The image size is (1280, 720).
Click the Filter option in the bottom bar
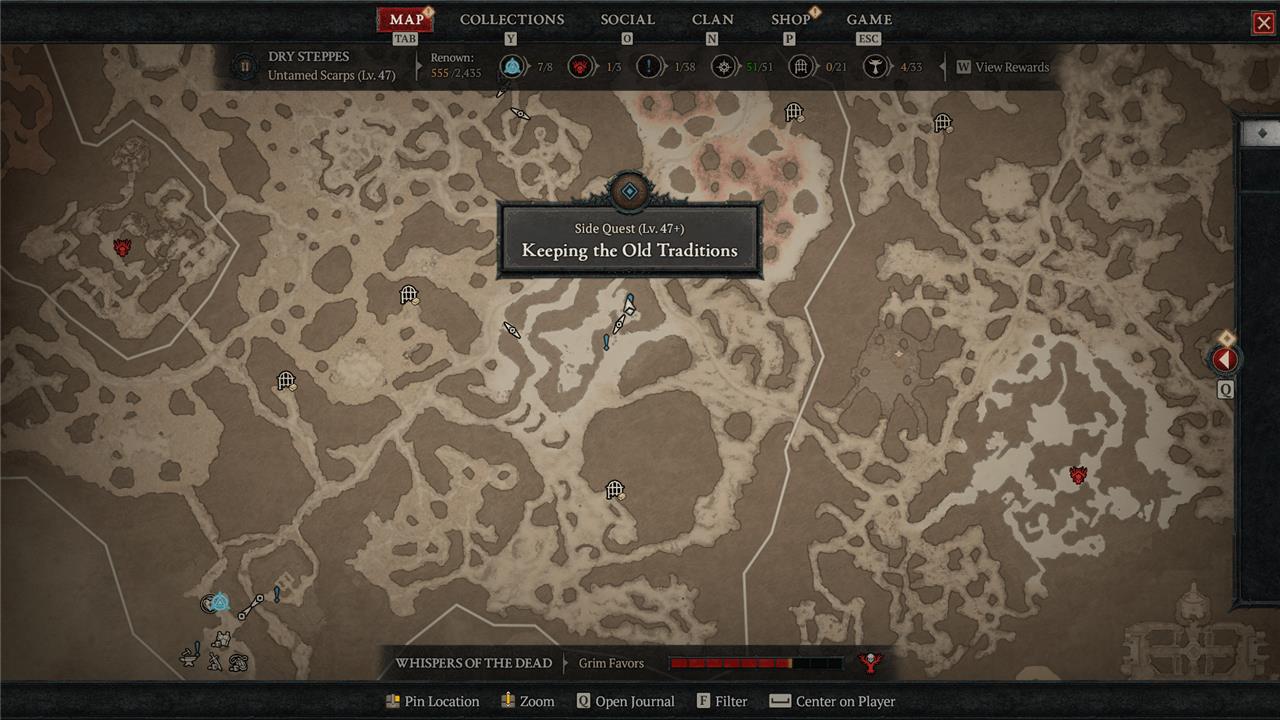click(x=722, y=701)
